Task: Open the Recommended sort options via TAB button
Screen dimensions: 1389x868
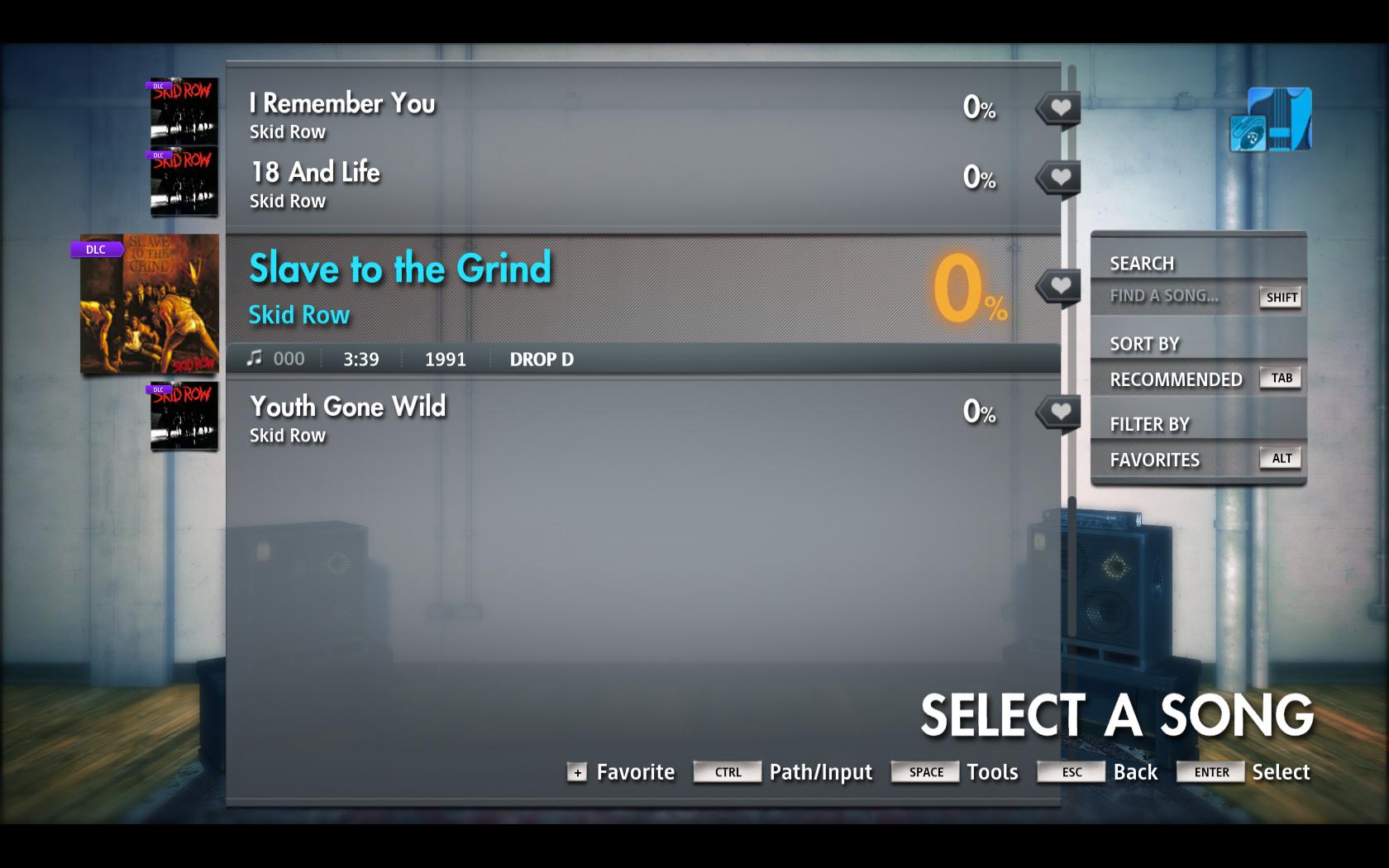Action: tap(1280, 377)
